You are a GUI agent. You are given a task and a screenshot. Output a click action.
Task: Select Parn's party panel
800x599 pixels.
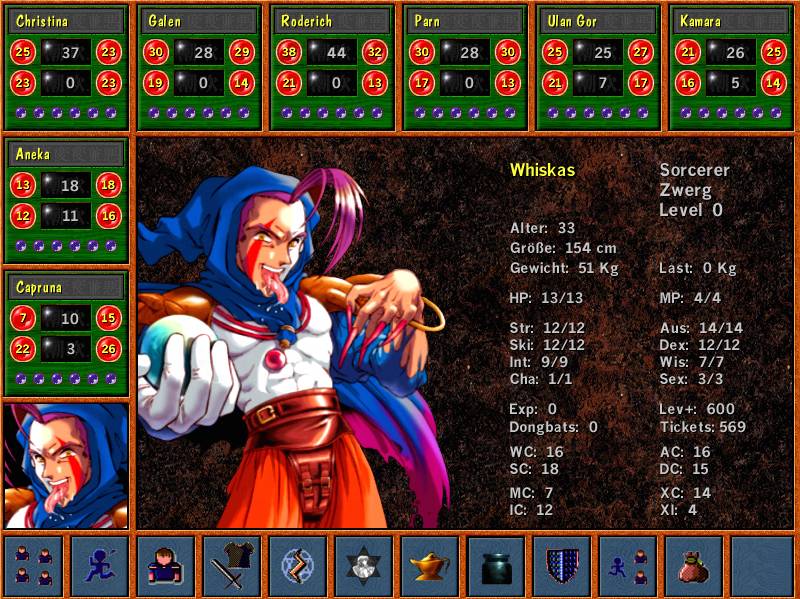465,67
